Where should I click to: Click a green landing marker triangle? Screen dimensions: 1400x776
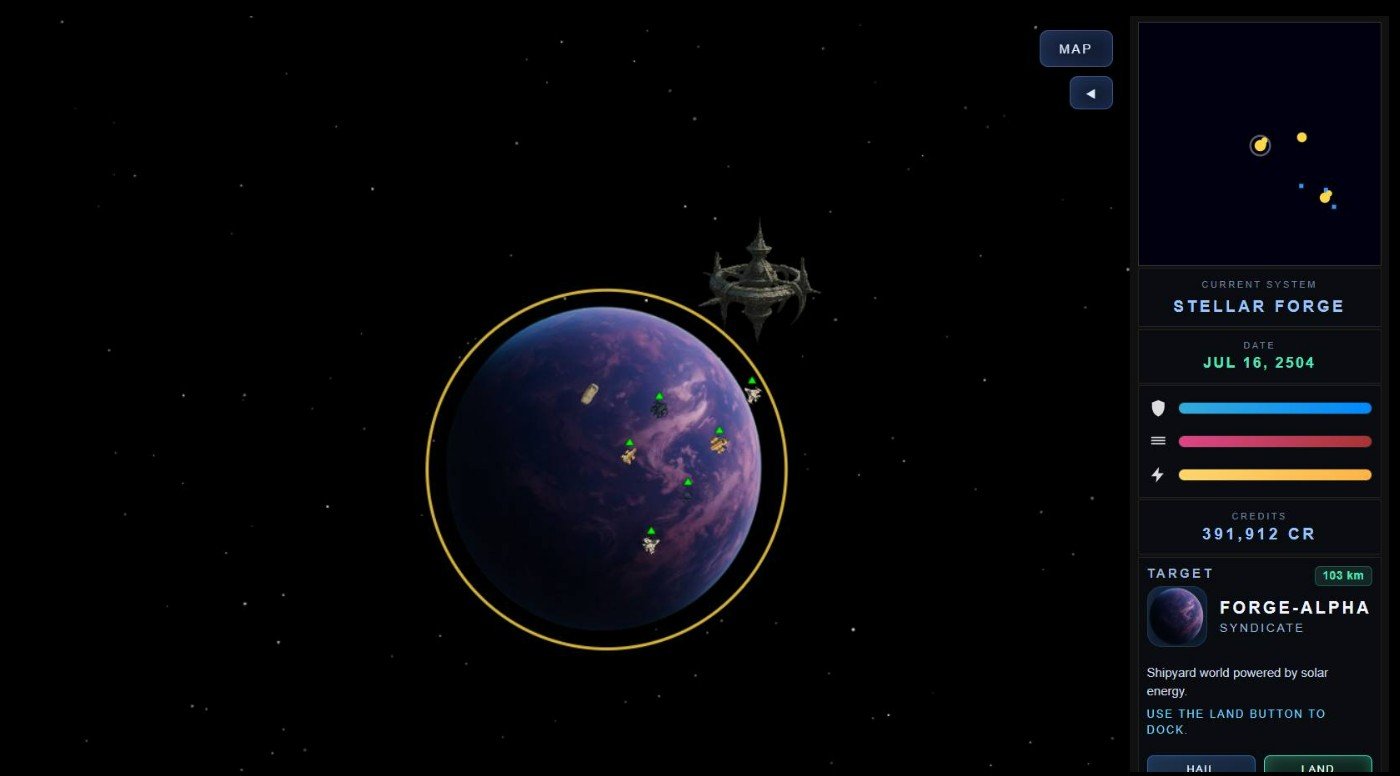(x=687, y=483)
